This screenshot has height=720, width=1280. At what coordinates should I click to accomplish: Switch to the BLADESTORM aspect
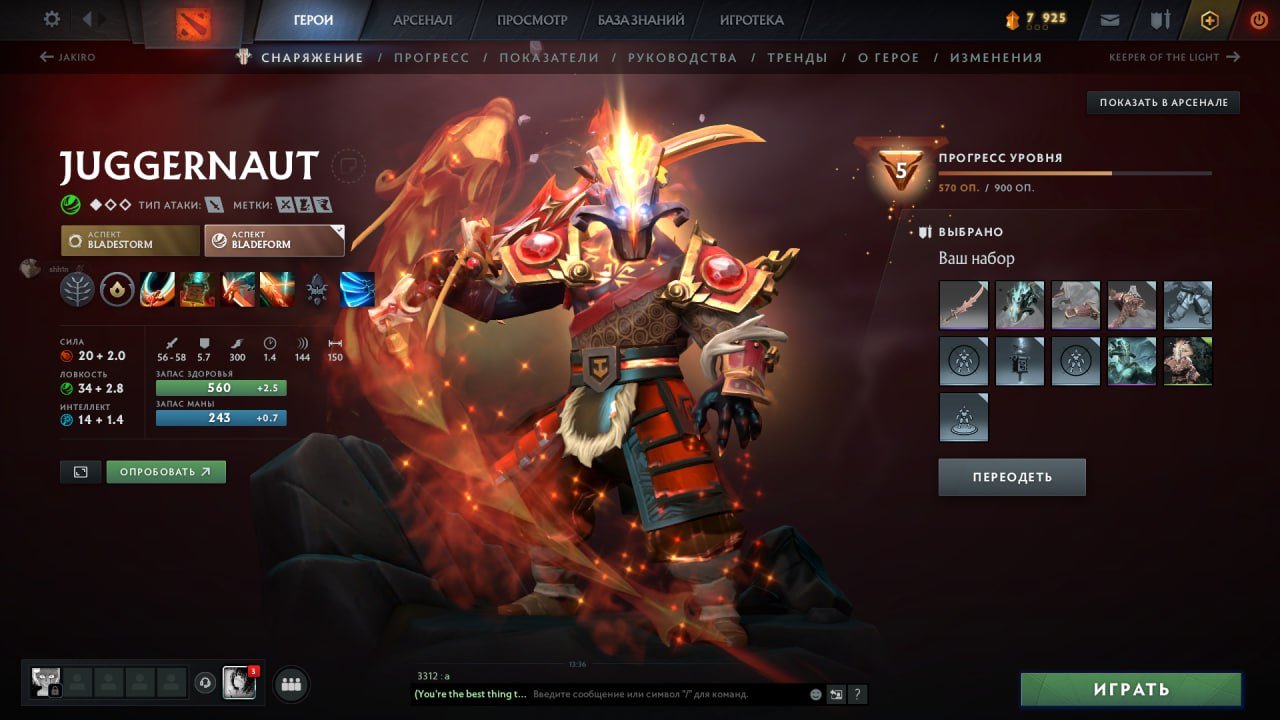[129, 239]
